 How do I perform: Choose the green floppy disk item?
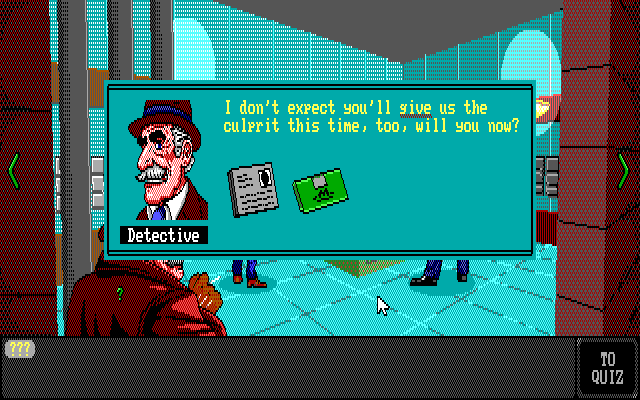click(319, 187)
